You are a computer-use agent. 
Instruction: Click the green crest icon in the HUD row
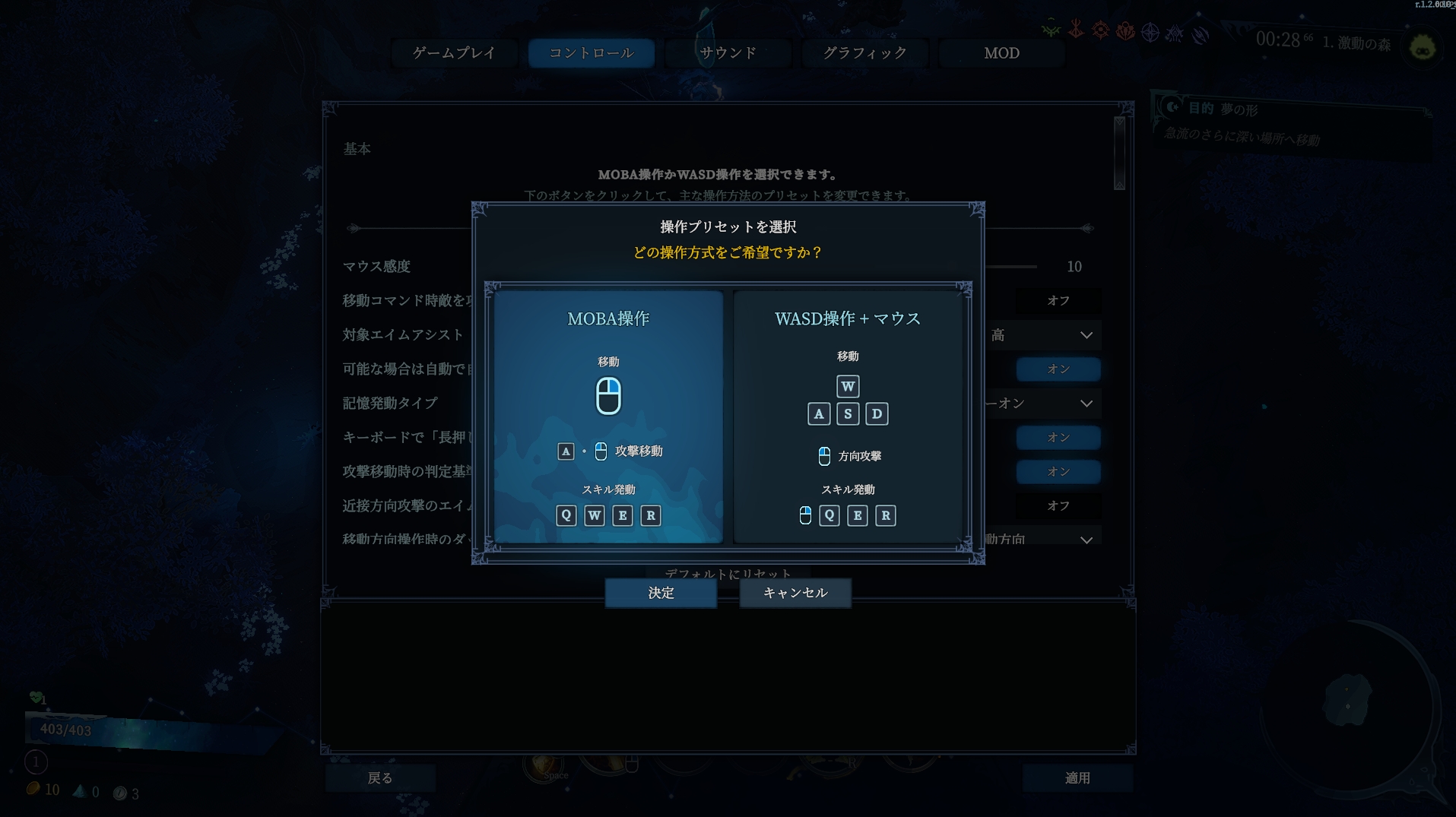click(x=1051, y=30)
